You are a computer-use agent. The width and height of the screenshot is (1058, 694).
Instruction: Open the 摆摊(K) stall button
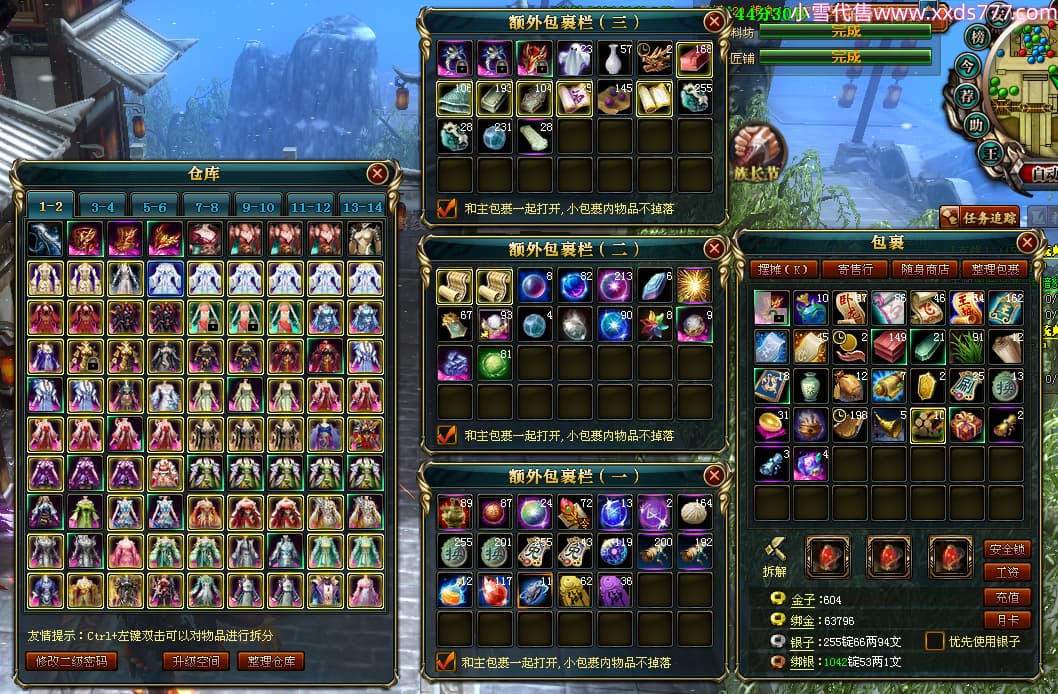click(x=783, y=269)
